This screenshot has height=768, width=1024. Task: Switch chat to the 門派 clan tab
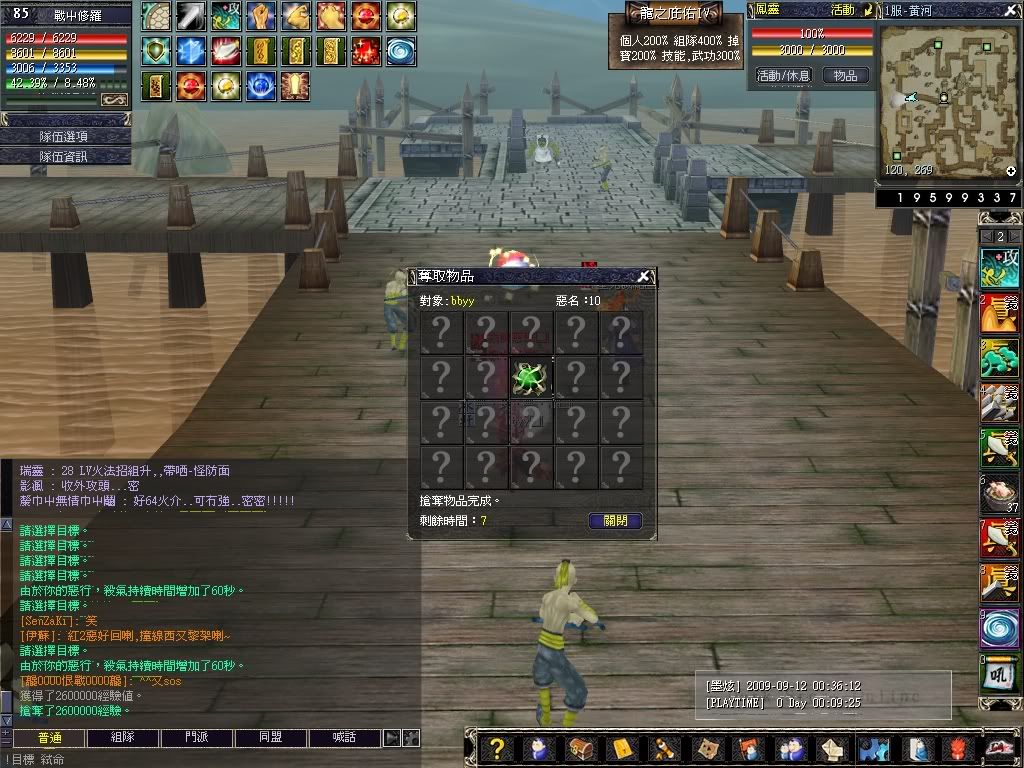tap(197, 738)
